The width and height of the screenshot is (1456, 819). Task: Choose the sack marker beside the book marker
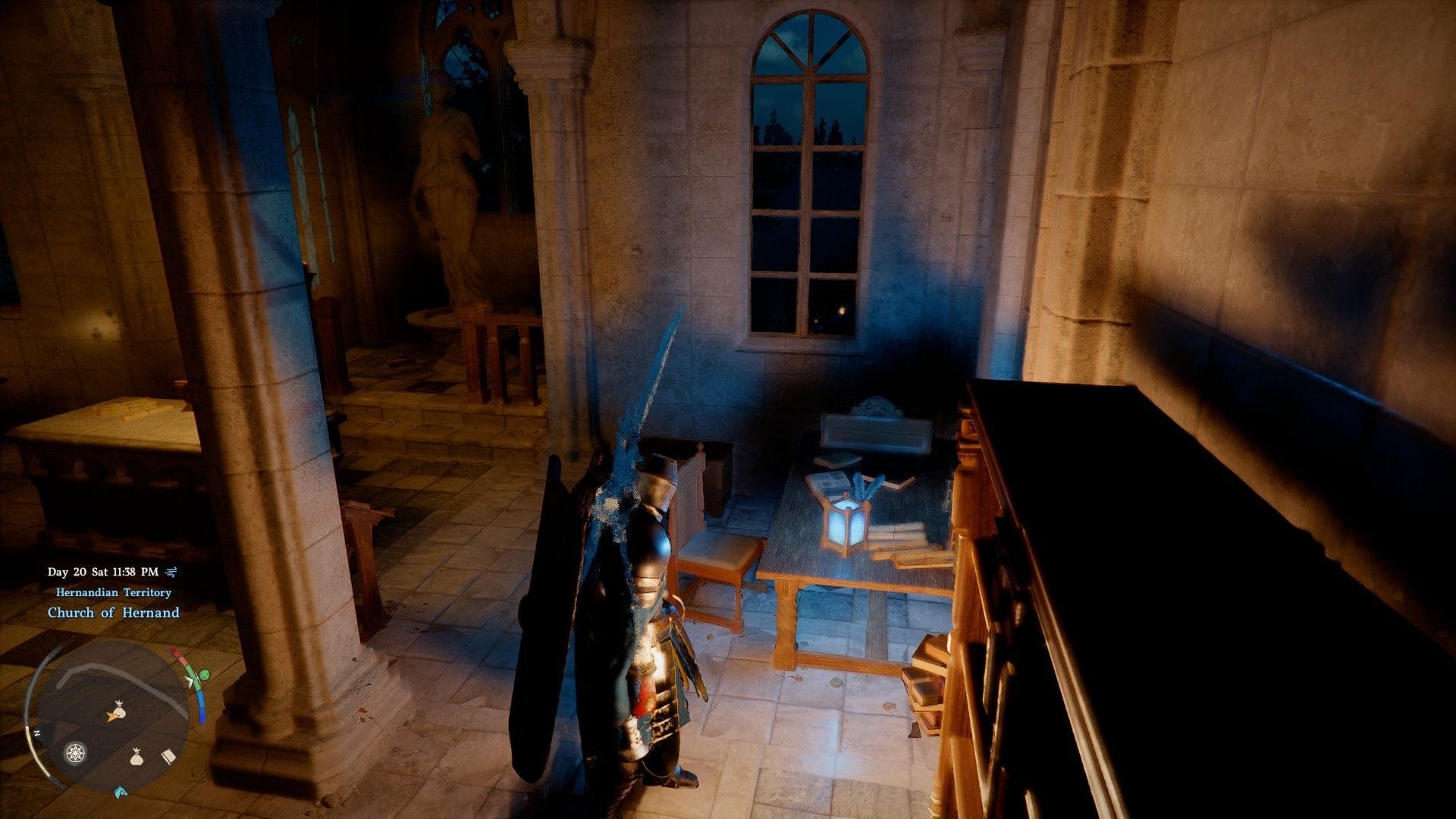[136, 756]
